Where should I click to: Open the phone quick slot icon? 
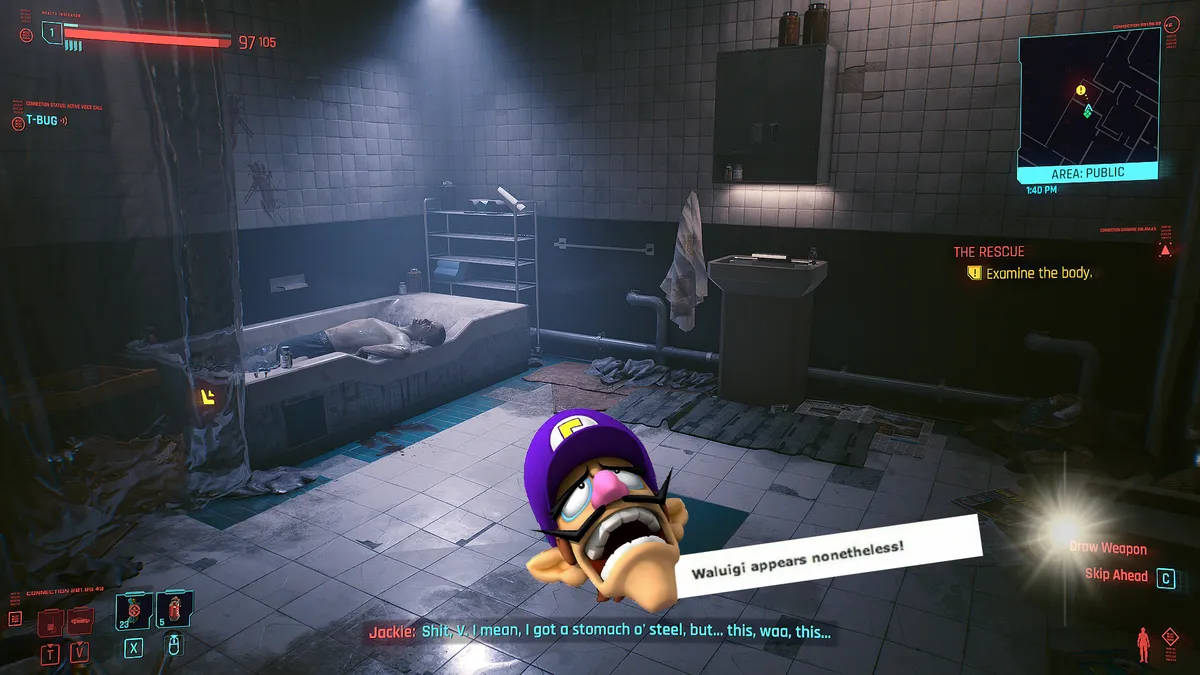[x=52, y=623]
